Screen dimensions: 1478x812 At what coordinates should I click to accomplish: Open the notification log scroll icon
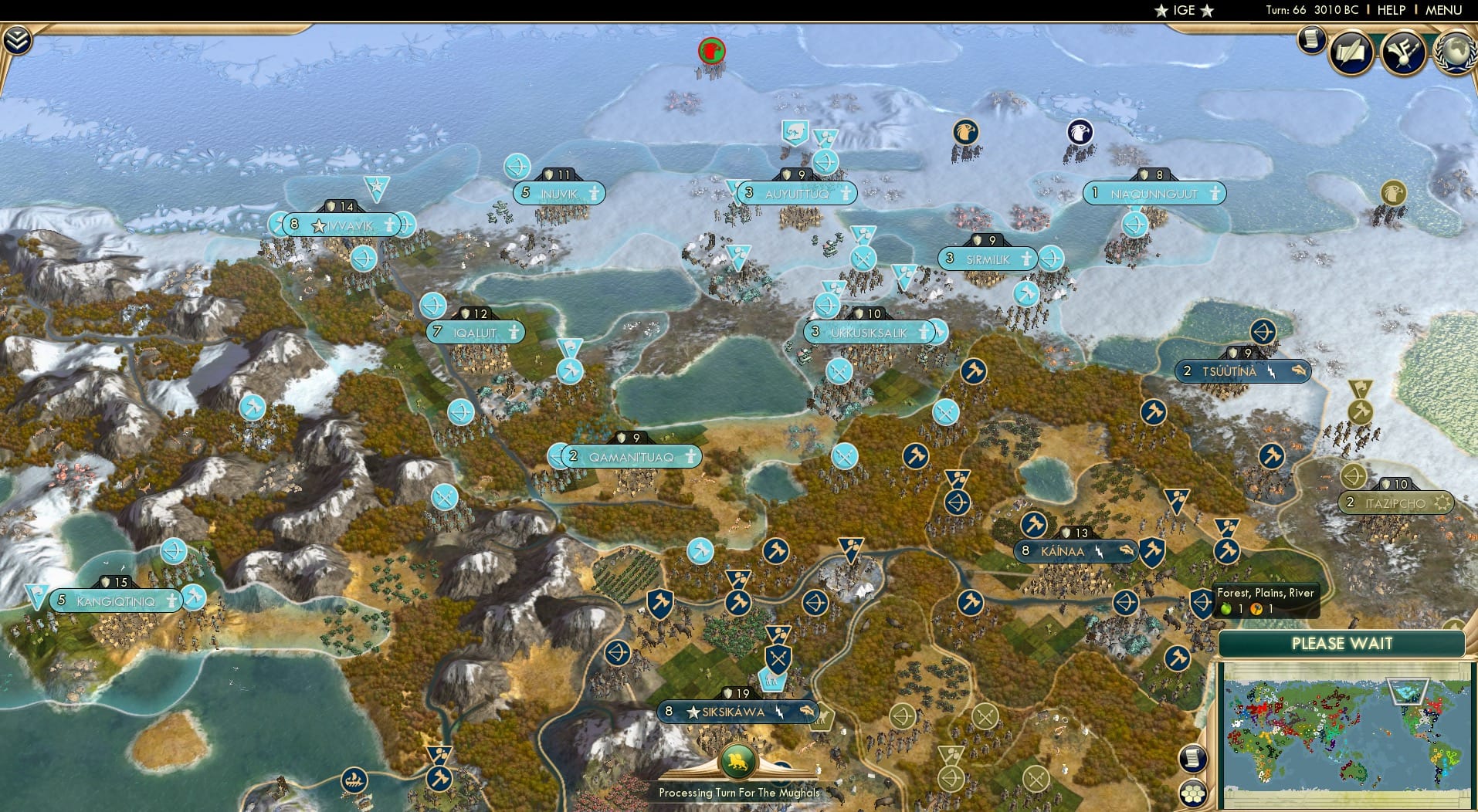[1310, 40]
